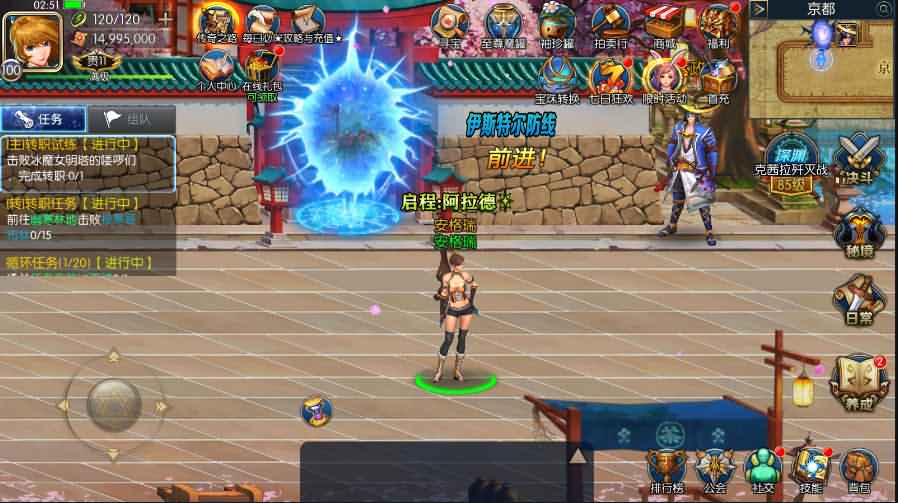898x503 pixels.
Task: Open the 首充 first recharge chest
Action: 716,77
